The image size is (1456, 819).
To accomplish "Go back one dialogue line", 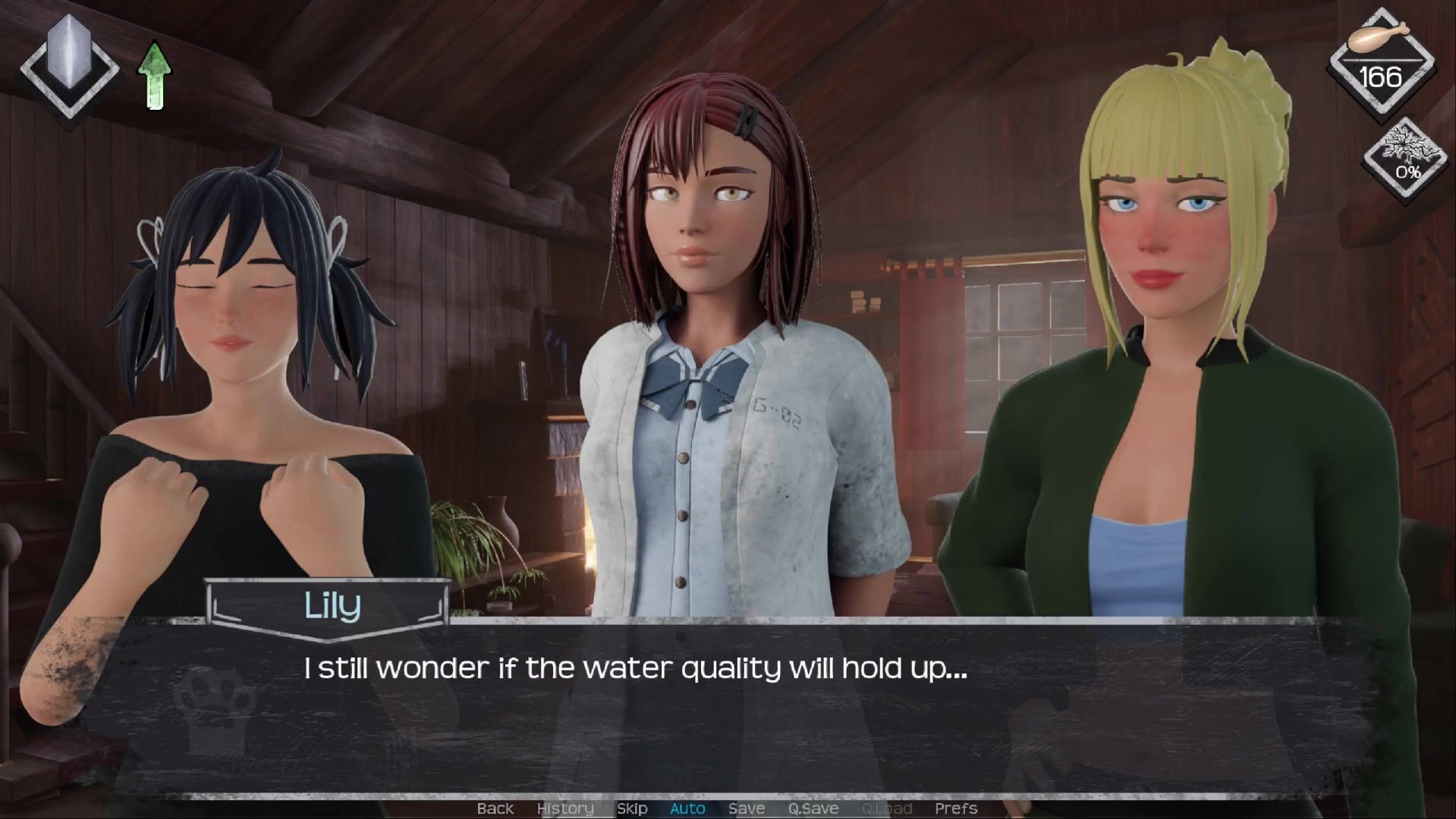I will (495, 808).
